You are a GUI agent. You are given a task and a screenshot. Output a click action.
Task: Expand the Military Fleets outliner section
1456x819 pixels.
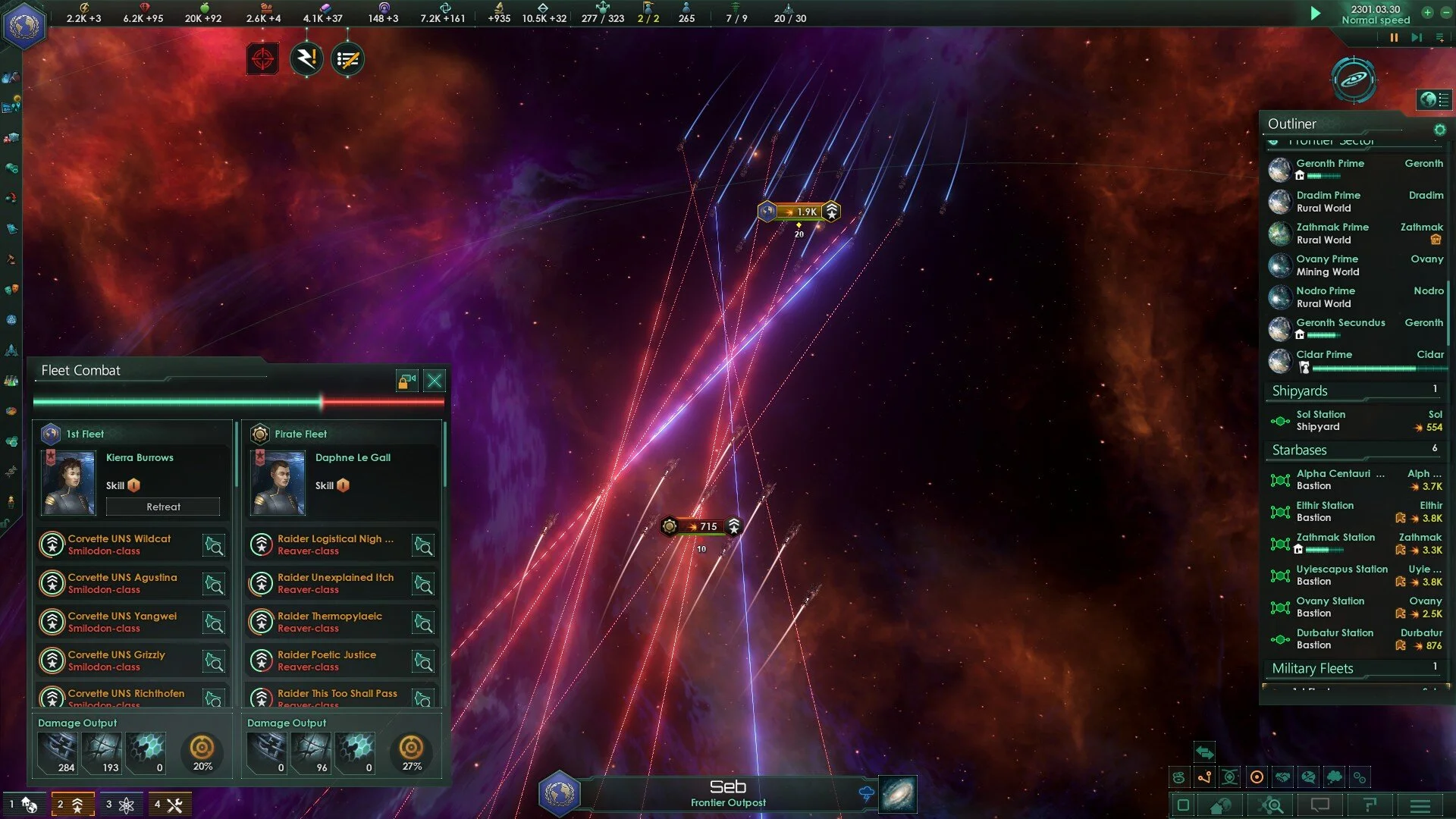tap(1313, 669)
